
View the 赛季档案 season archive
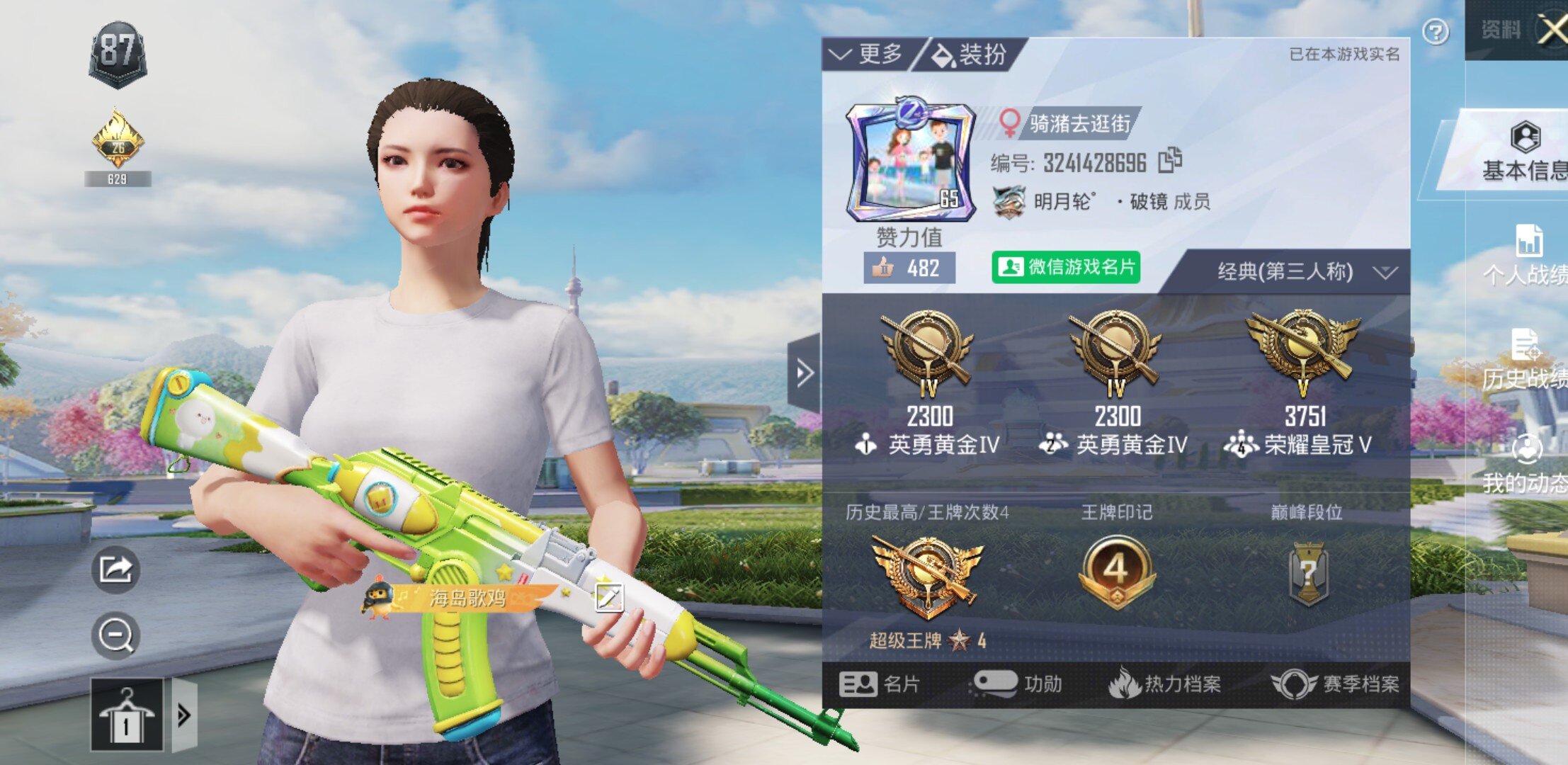pos(1336,684)
